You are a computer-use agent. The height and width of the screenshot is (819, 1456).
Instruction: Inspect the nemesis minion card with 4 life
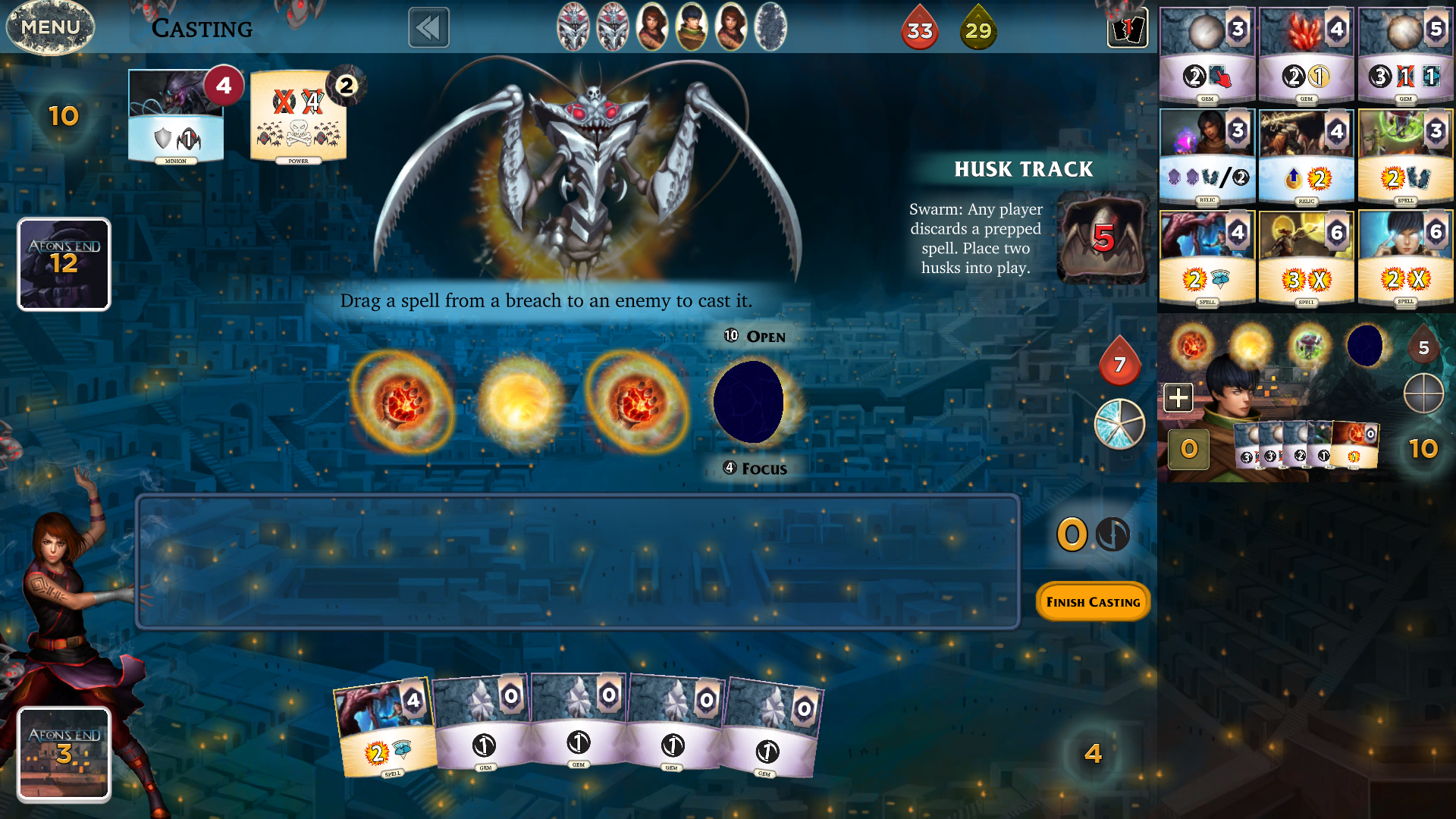pos(177,116)
